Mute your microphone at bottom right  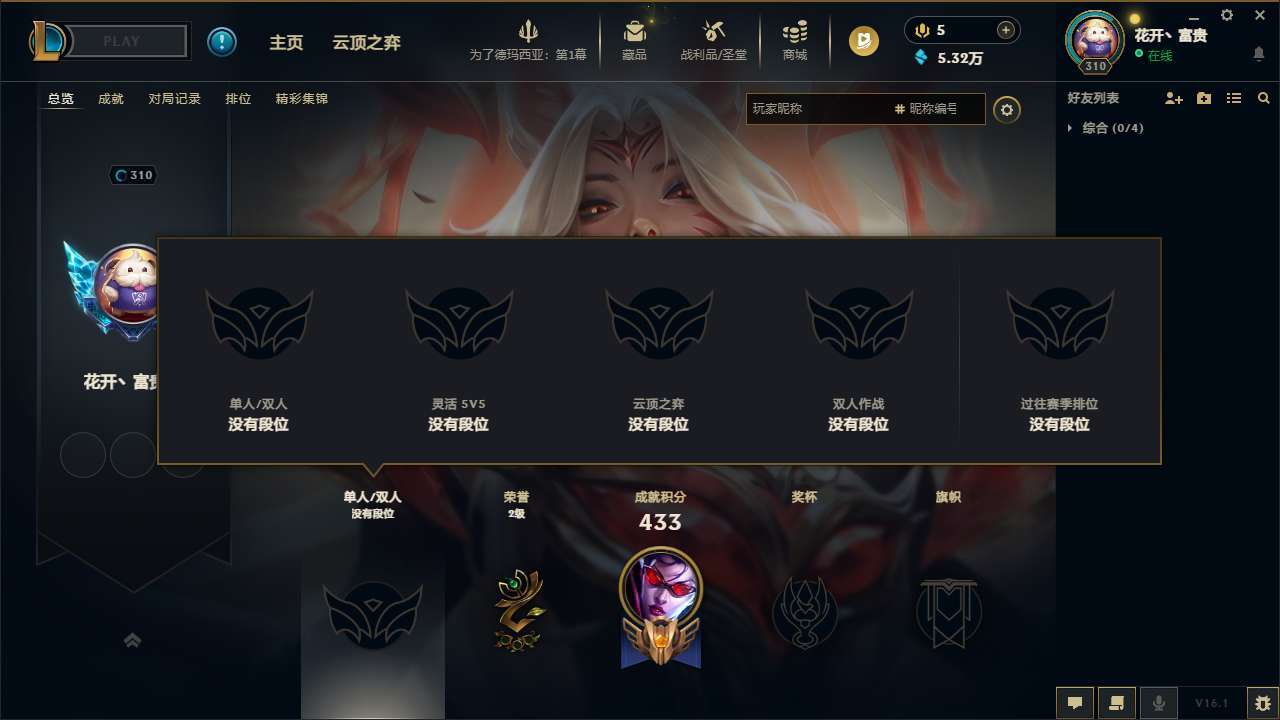click(x=1158, y=703)
